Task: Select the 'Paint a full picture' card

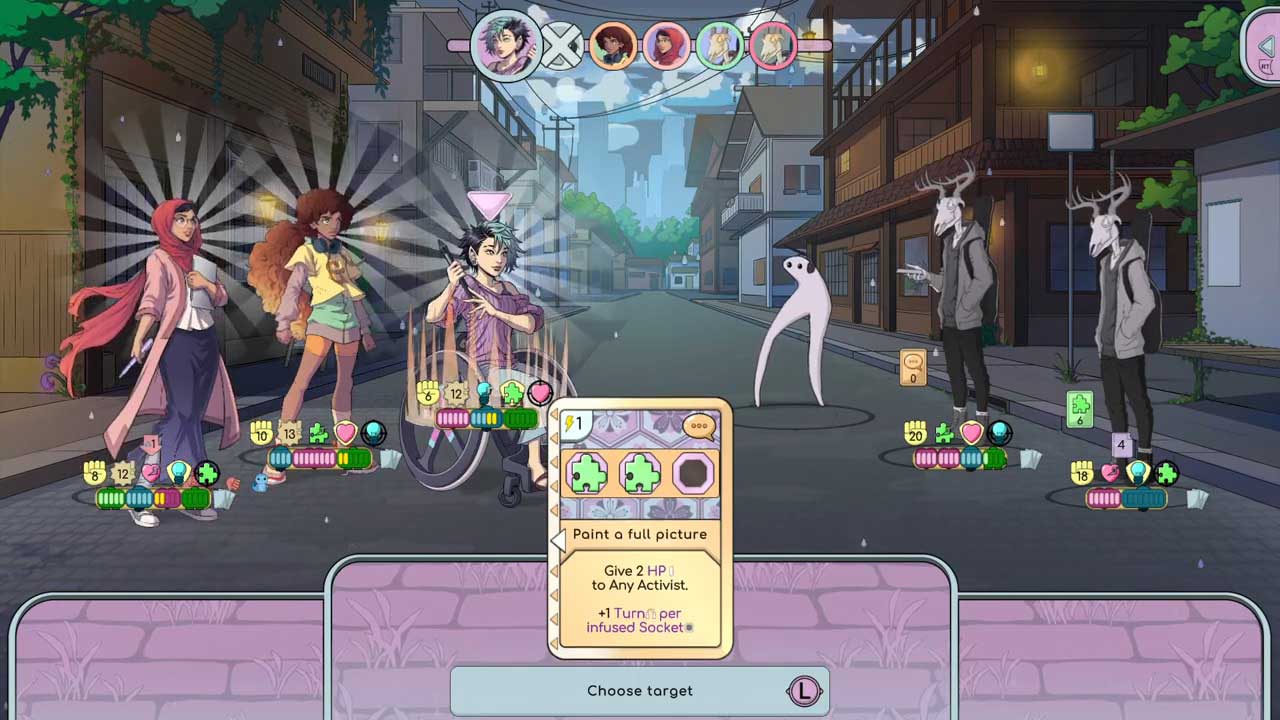Action: [x=640, y=534]
